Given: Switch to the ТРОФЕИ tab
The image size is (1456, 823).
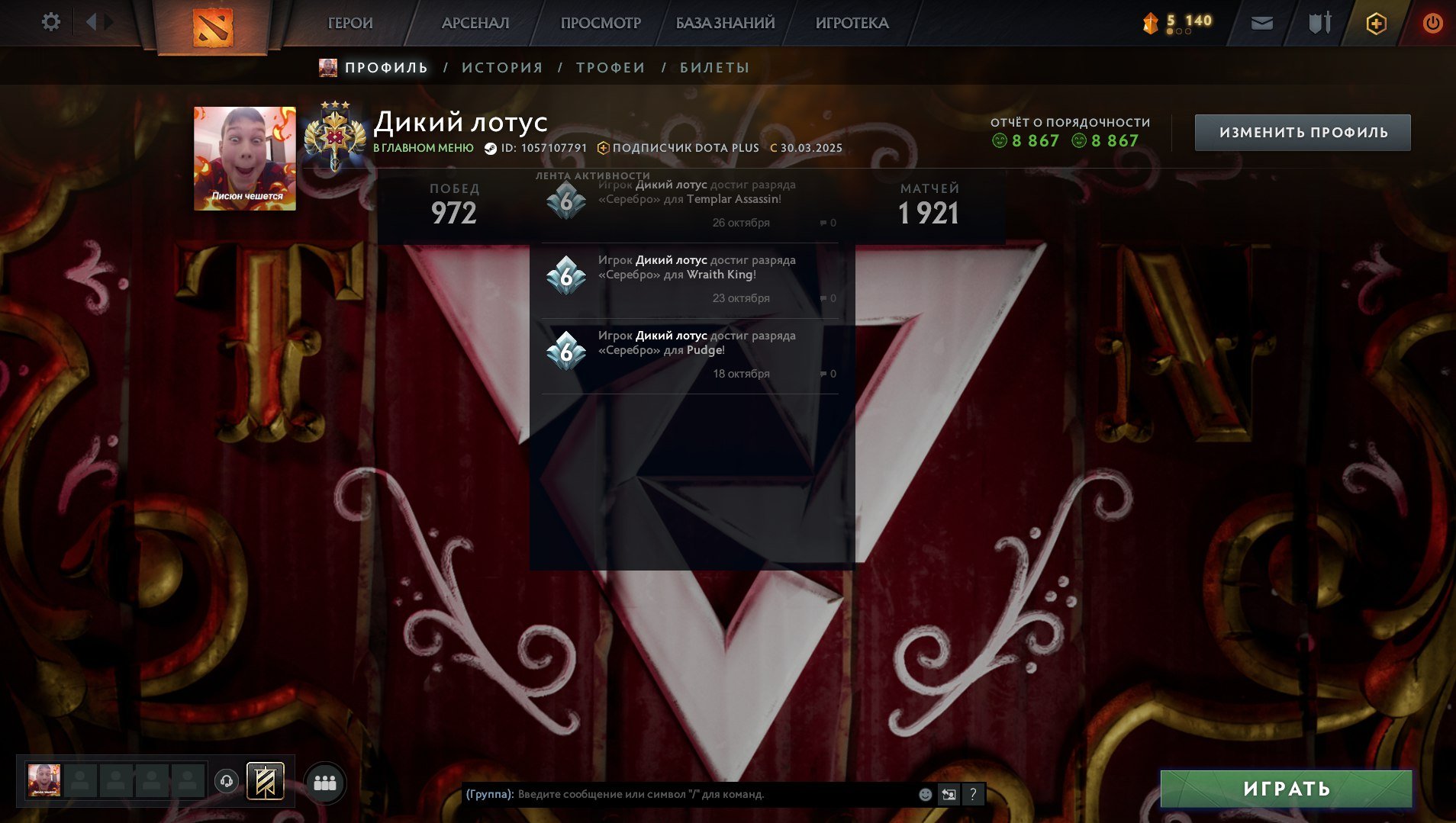Looking at the screenshot, I should [x=608, y=68].
